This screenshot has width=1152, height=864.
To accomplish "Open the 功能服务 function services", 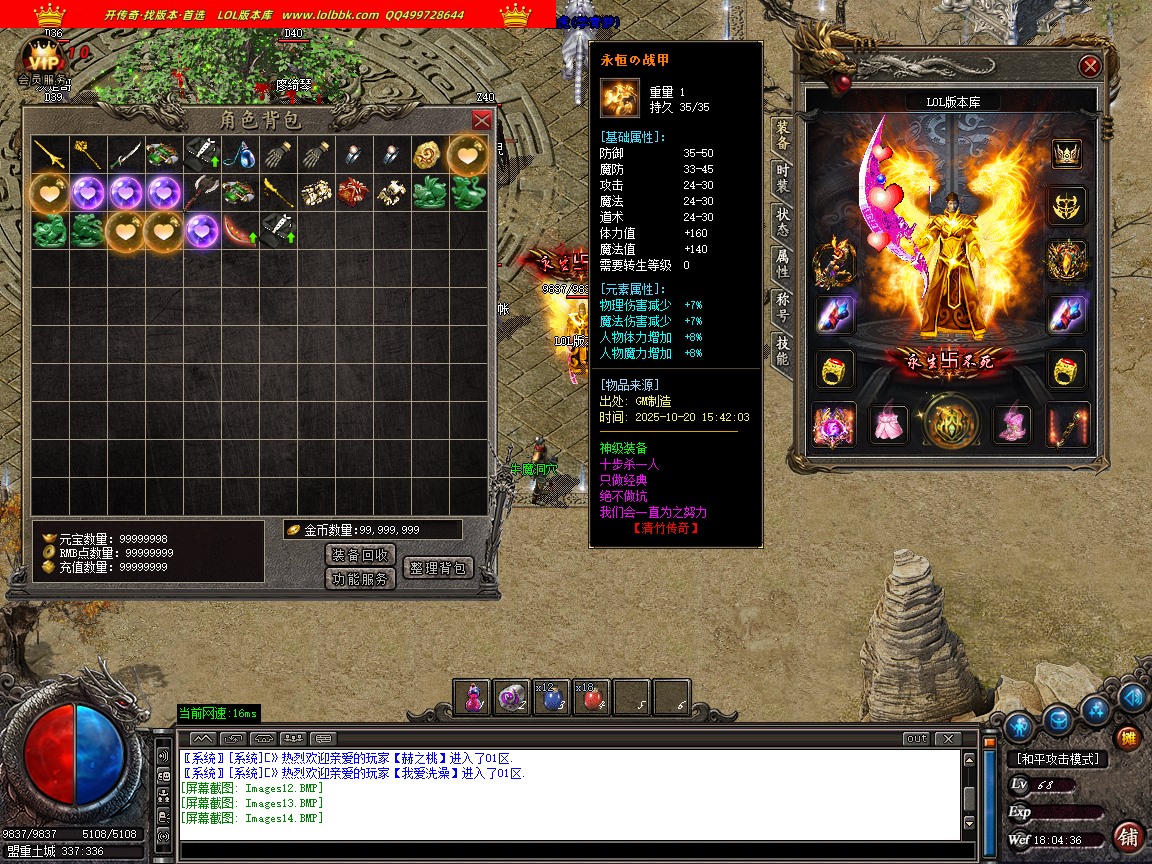I will click(x=360, y=578).
